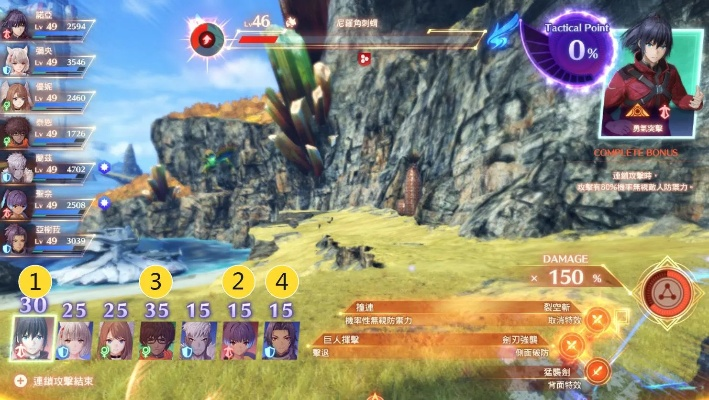This screenshot has height=400, width=709.
Task: Pick the dark-skinned hero portrait at row end
Action: tap(280, 340)
